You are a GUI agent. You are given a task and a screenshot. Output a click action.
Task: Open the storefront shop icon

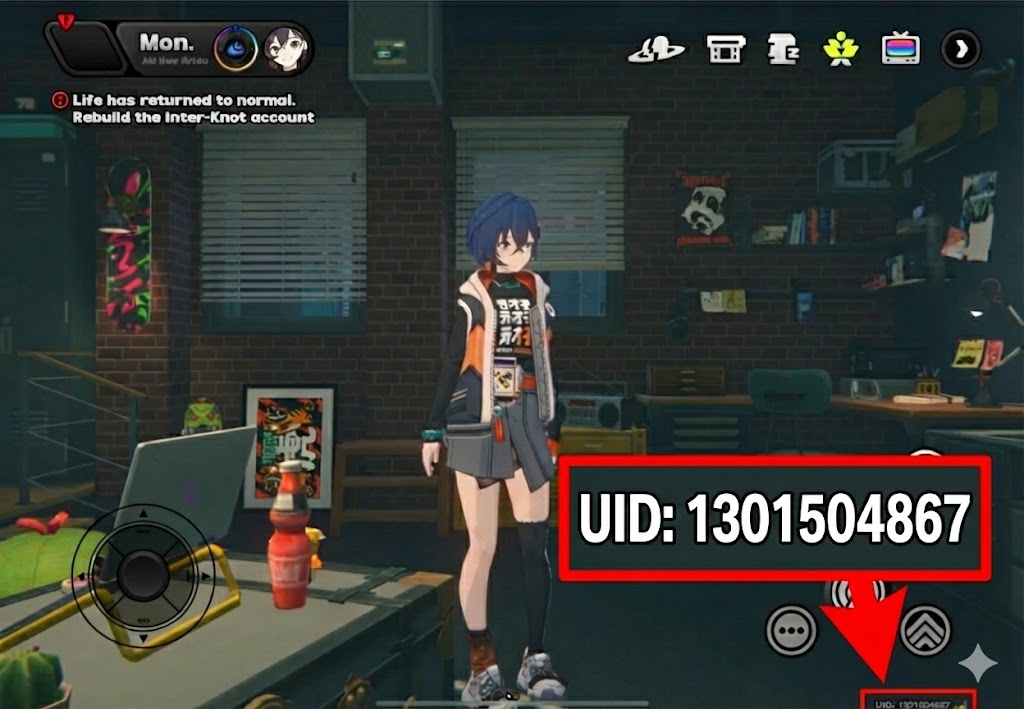pyautogui.click(x=725, y=48)
